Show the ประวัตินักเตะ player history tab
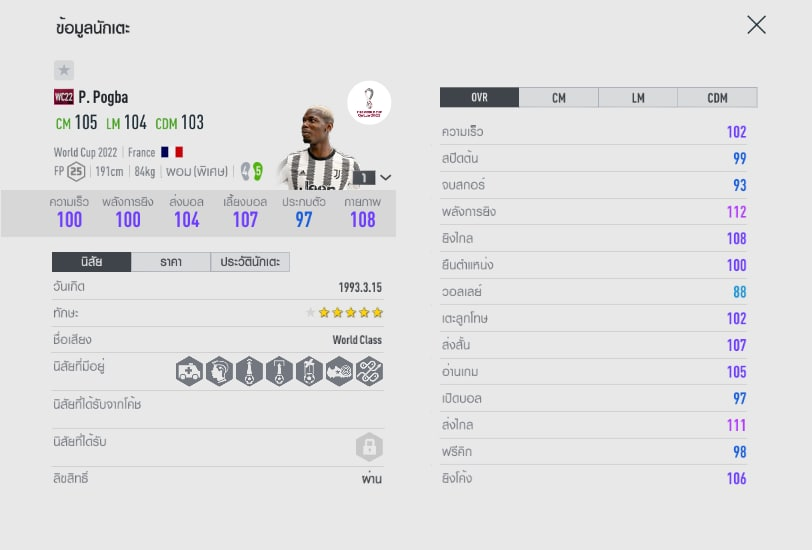 (x=250, y=262)
